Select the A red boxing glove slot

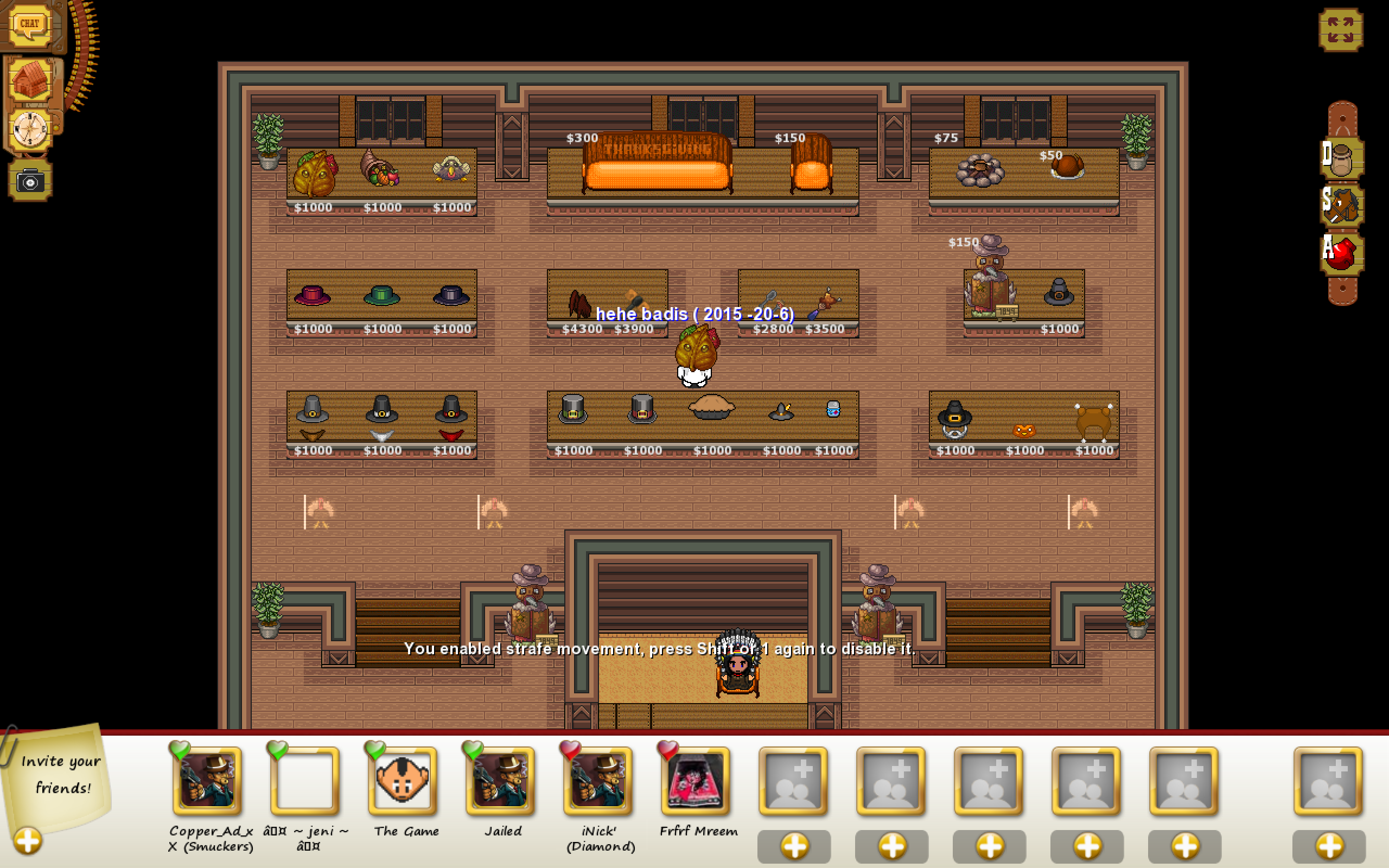click(x=1343, y=253)
